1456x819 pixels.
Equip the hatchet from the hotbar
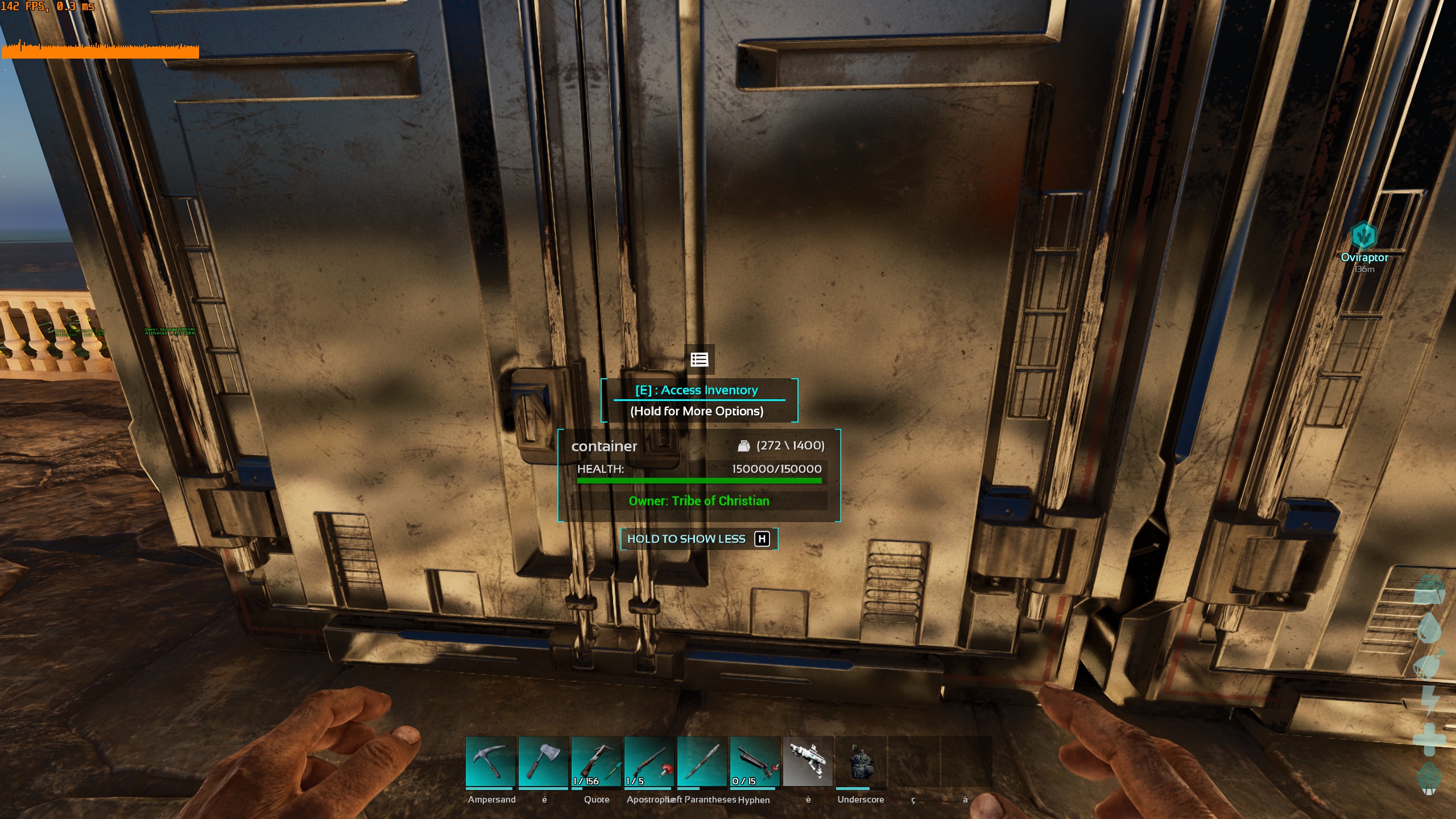(x=543, y=762)
